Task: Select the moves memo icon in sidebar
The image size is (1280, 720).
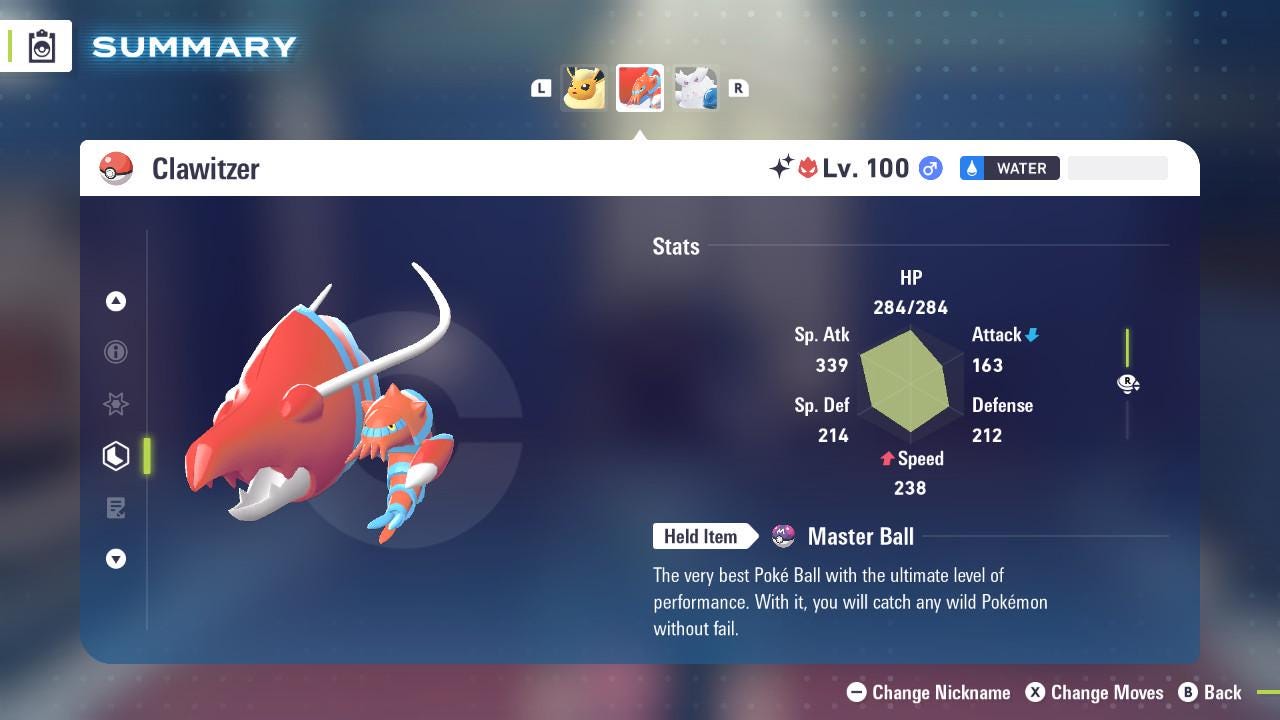Action: [x=116, y=508]
